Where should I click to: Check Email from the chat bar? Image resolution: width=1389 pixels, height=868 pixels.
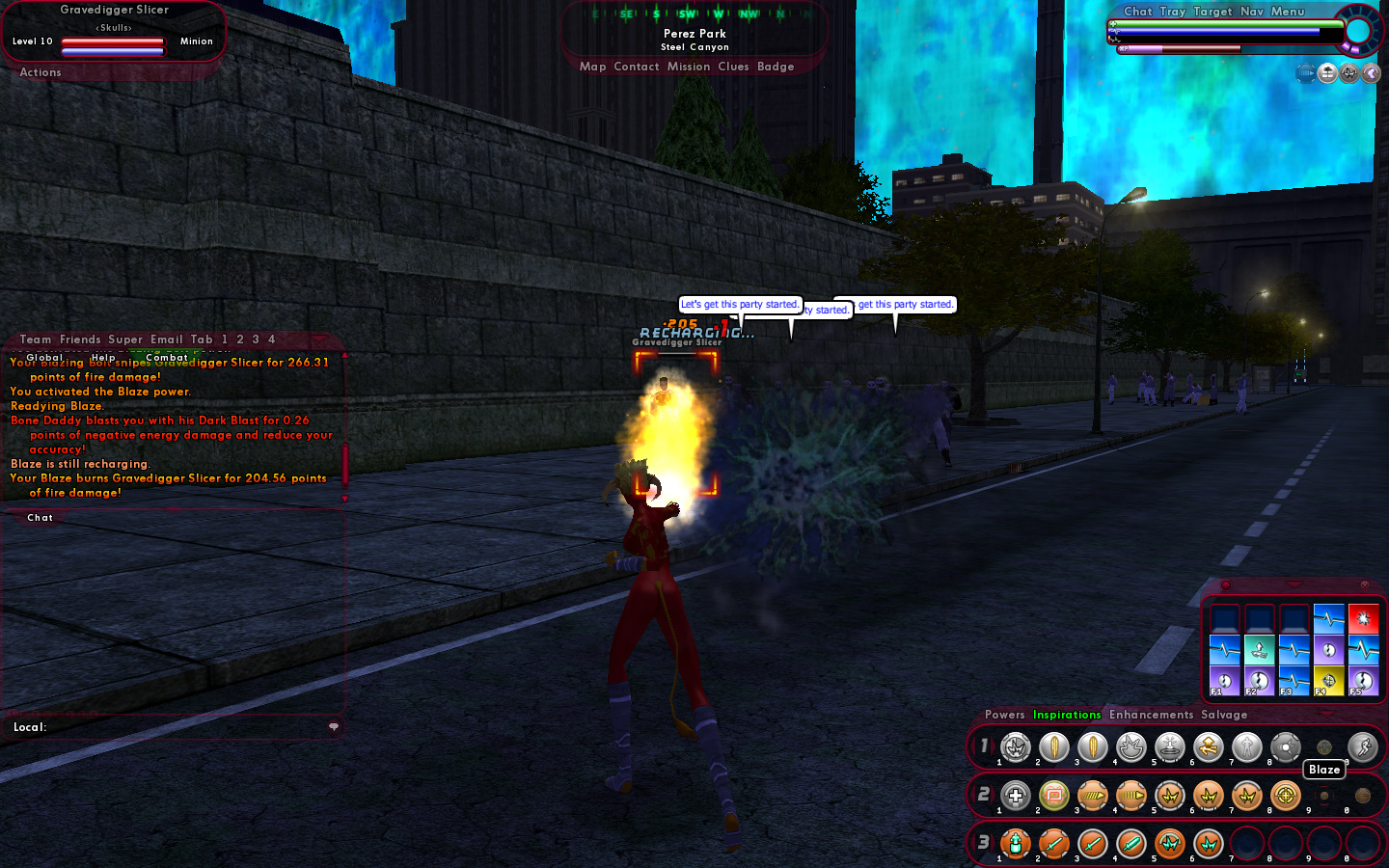click(x=166, y=339)
